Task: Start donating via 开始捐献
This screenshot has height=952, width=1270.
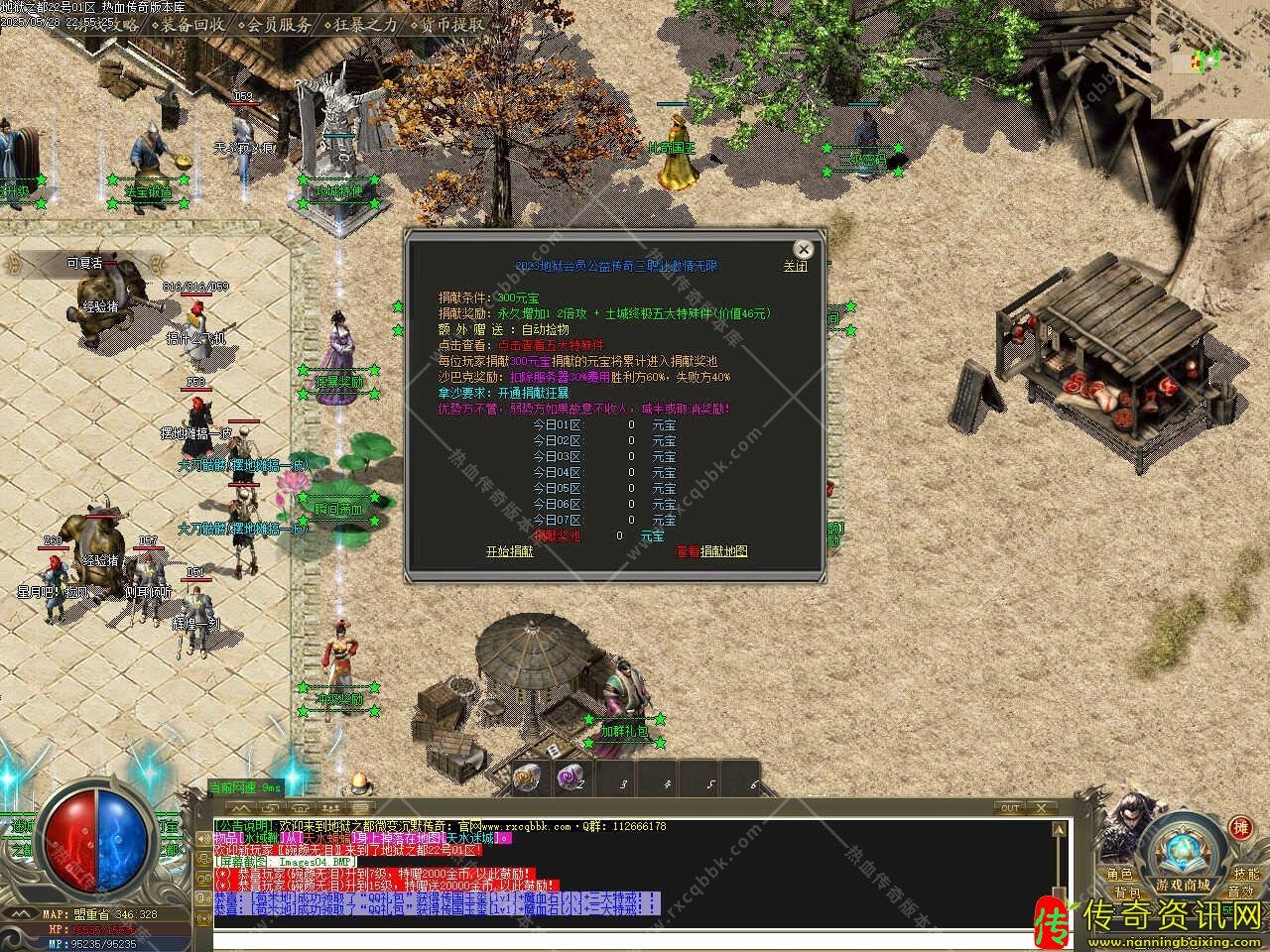Action: click(509, 551)
